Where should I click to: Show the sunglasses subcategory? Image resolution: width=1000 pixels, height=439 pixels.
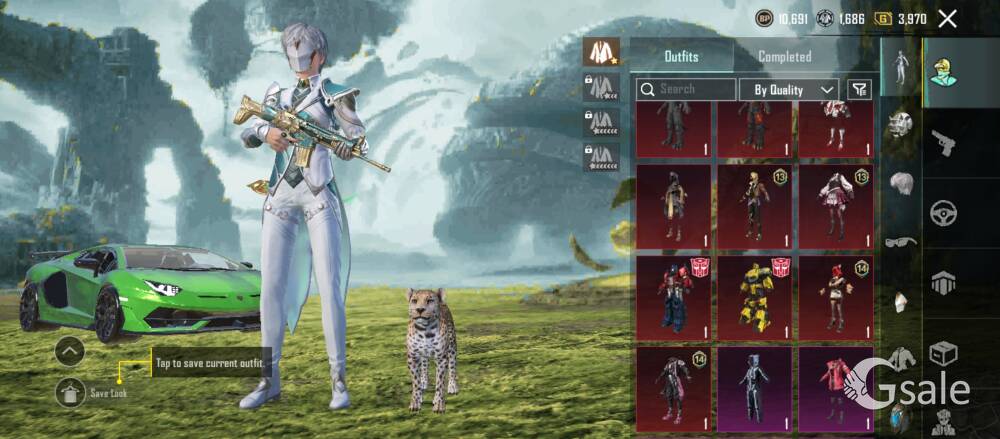coord(901,242)
